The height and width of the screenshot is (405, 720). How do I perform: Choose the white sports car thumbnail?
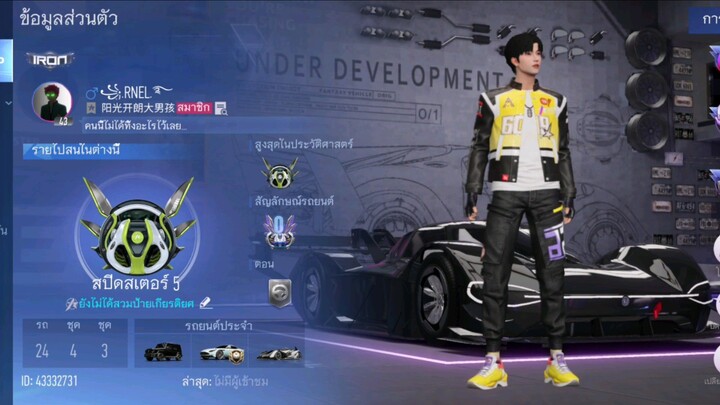tap(220, 352)
